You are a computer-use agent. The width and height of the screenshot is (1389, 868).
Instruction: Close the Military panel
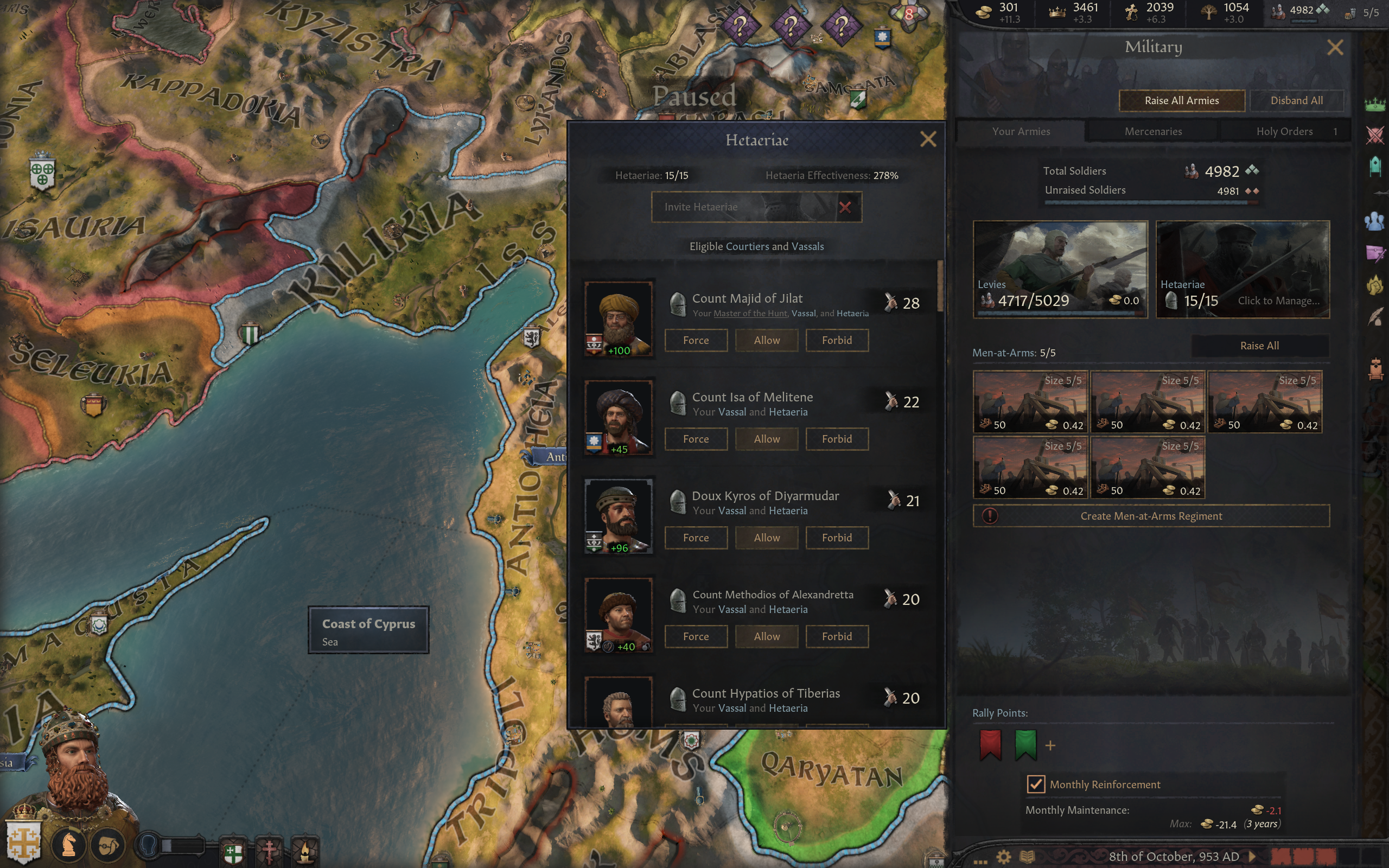pos(1335,48)
